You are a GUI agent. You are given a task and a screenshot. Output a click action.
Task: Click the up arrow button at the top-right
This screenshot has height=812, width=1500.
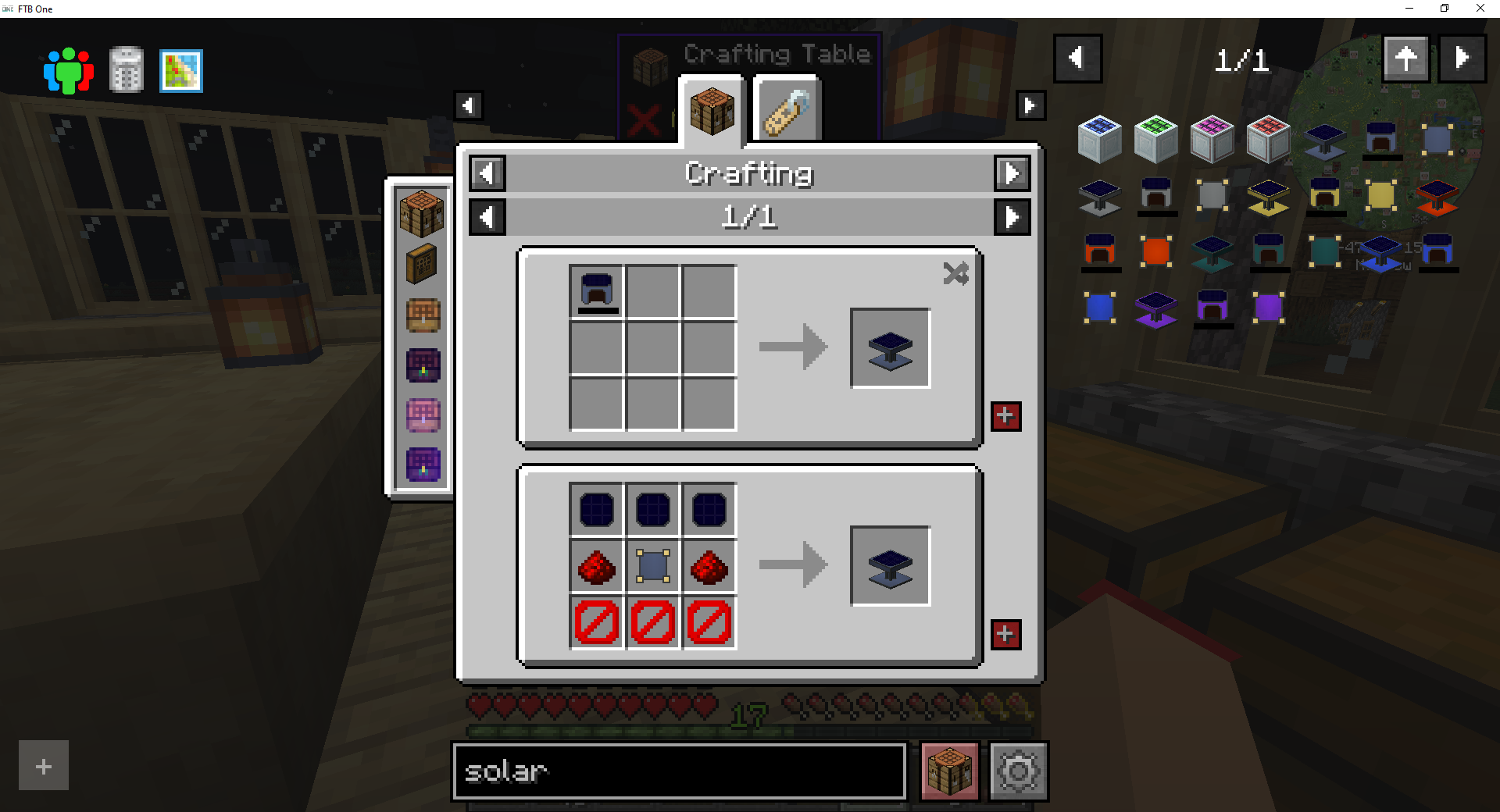coord(1405,58)
